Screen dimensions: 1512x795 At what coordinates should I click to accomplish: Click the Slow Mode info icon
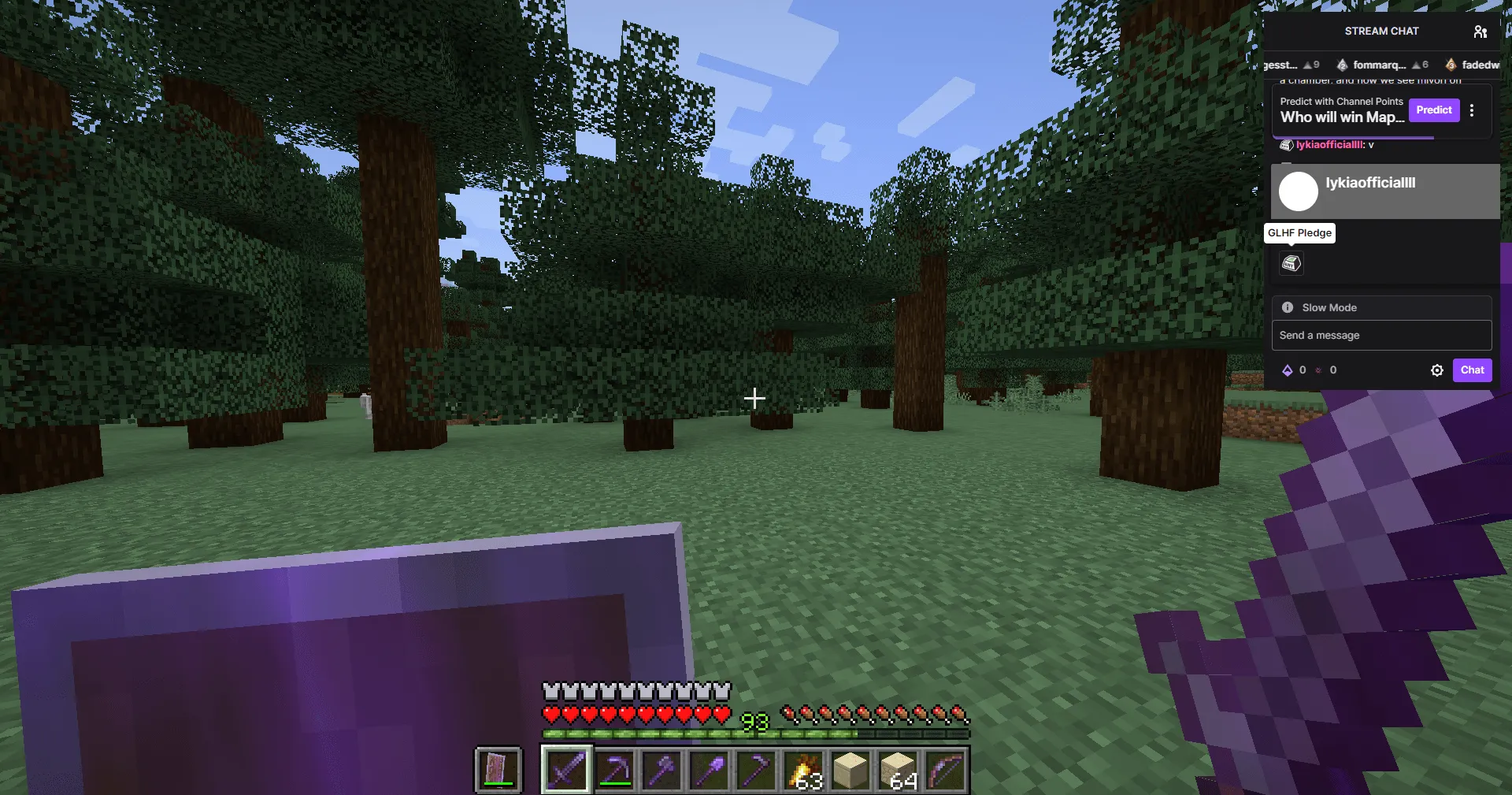pos(1287,307)
